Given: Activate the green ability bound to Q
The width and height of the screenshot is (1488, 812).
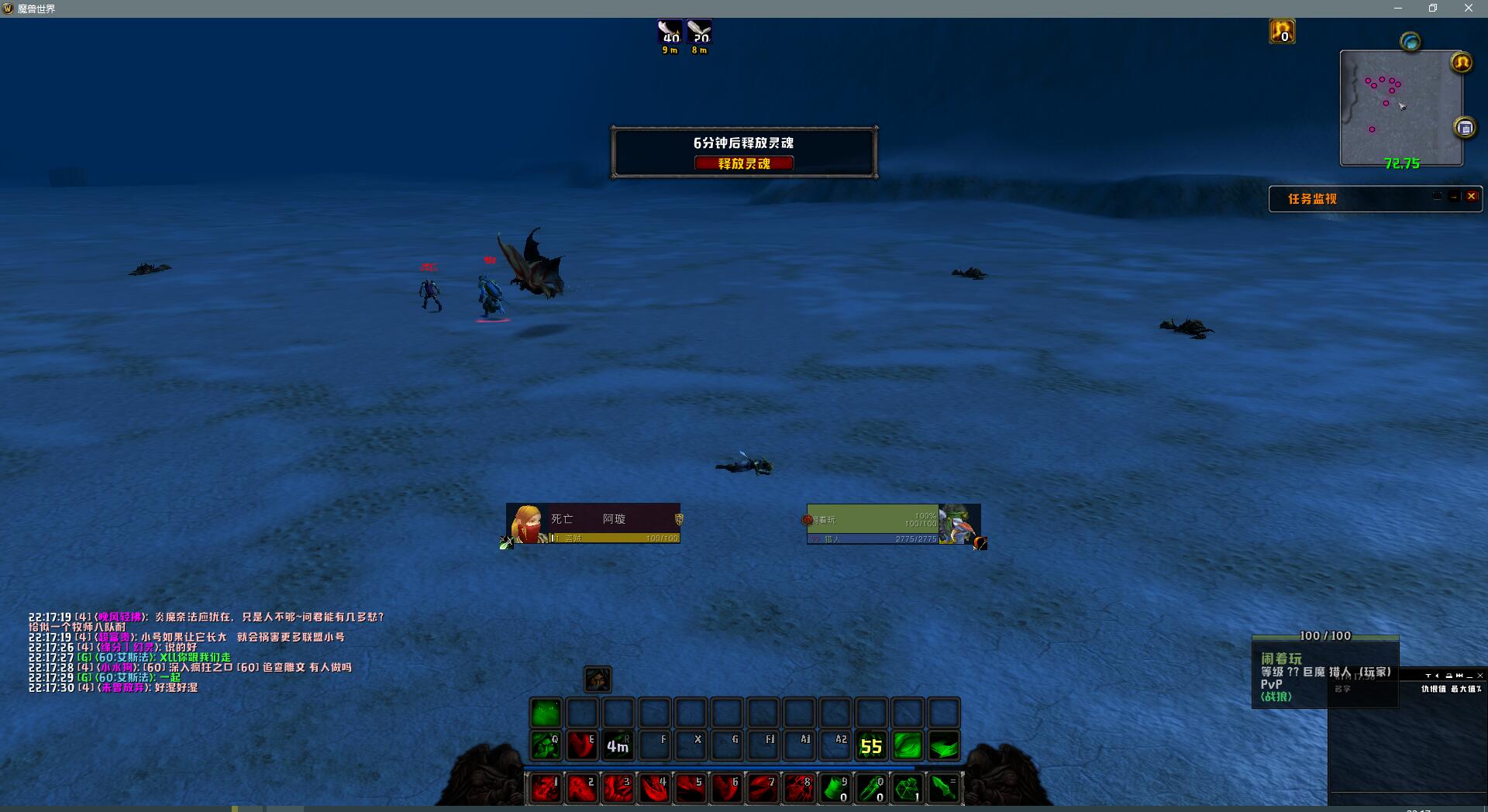Looking at the screenshot, I should [546, 745].
